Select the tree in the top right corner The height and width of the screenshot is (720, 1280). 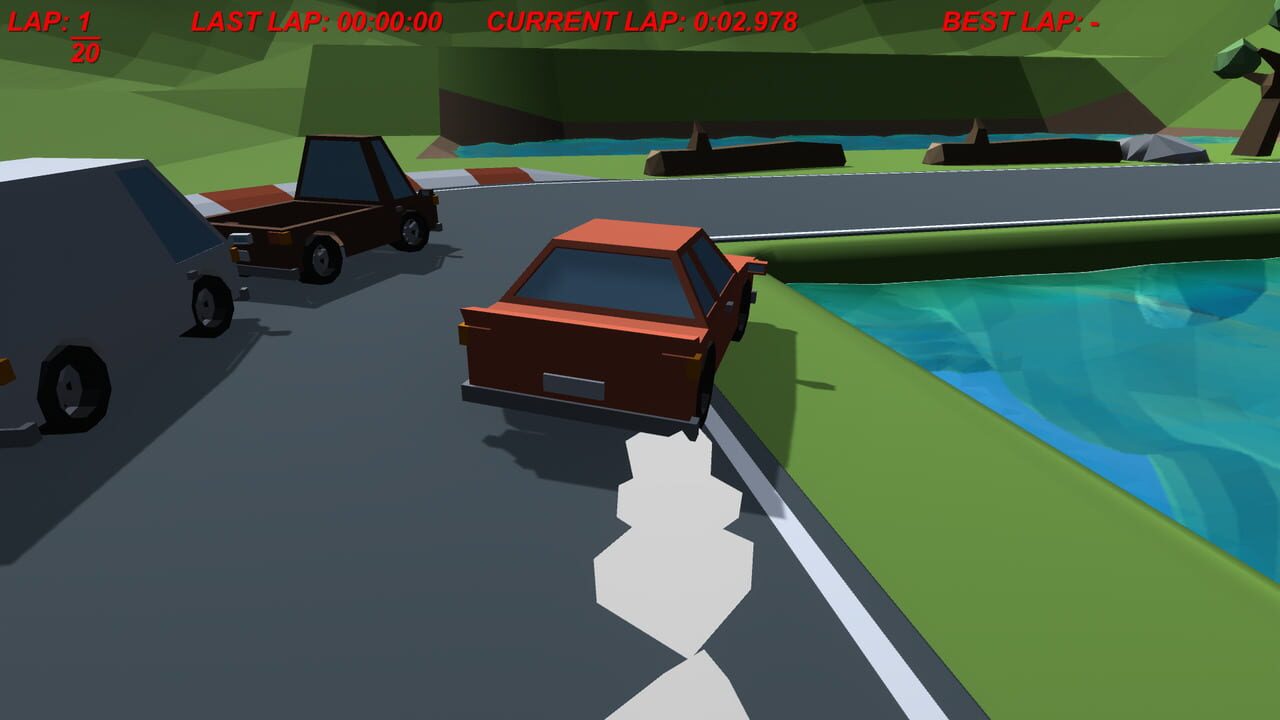pyautogui.click(x=1245, y=70)
